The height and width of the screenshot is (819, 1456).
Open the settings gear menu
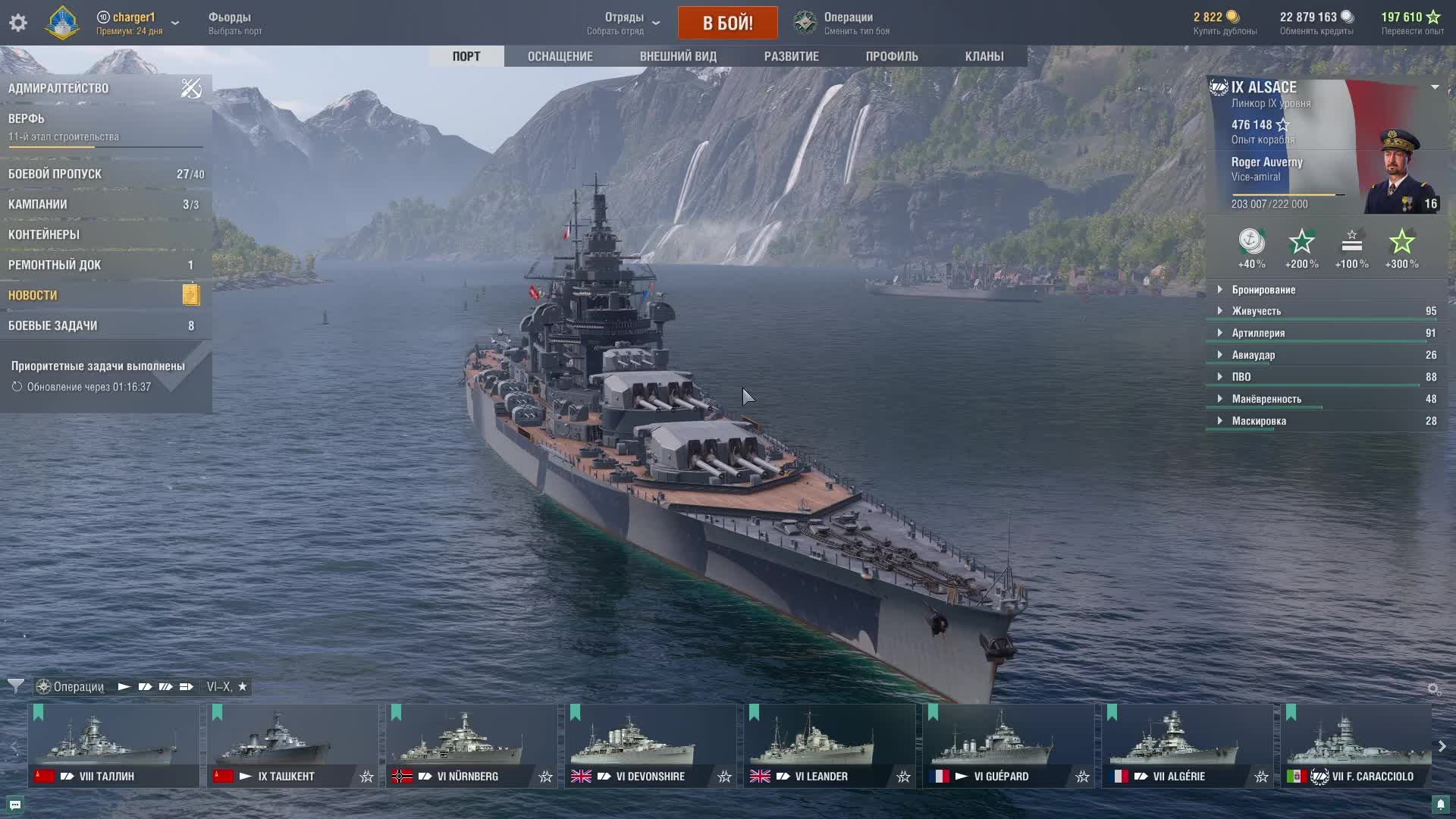tap(18, 23)
